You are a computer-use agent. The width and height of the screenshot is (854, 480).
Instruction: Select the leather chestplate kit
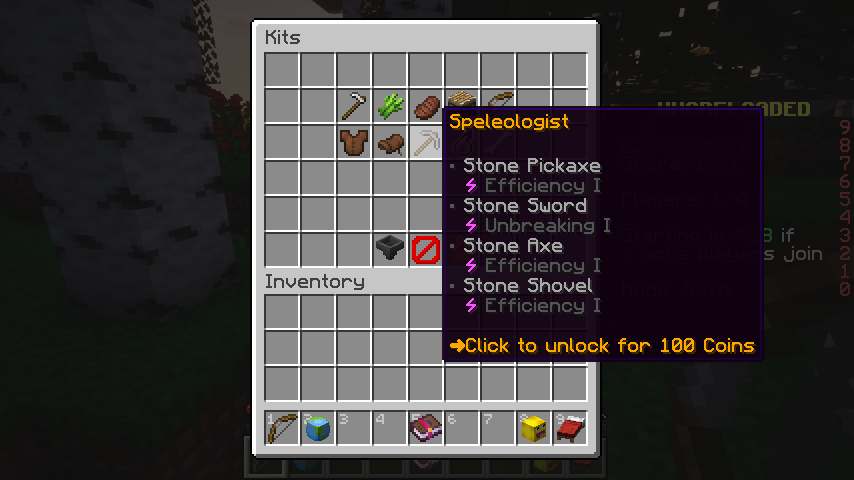pos(354,142)
